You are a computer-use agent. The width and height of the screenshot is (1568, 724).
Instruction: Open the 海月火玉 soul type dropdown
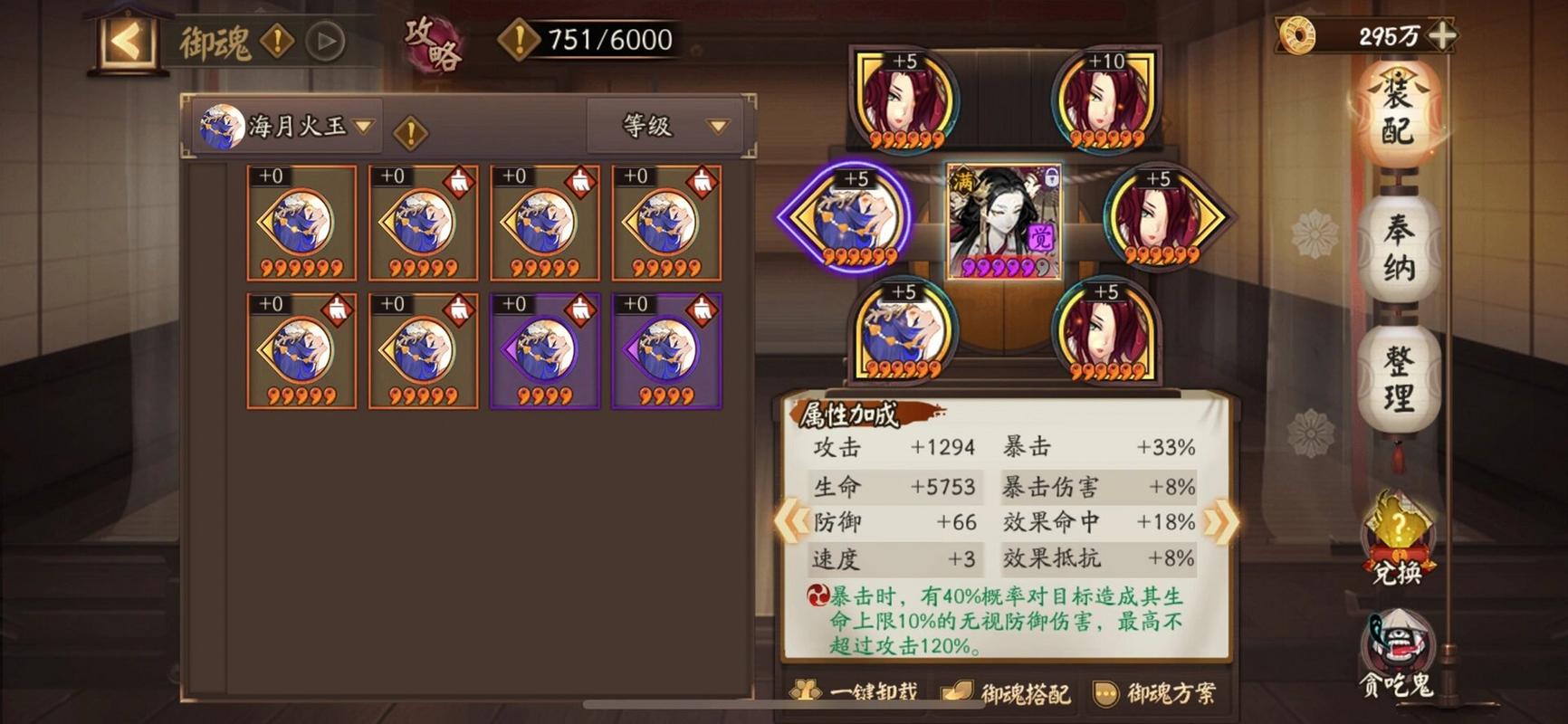tap(285, 125)
